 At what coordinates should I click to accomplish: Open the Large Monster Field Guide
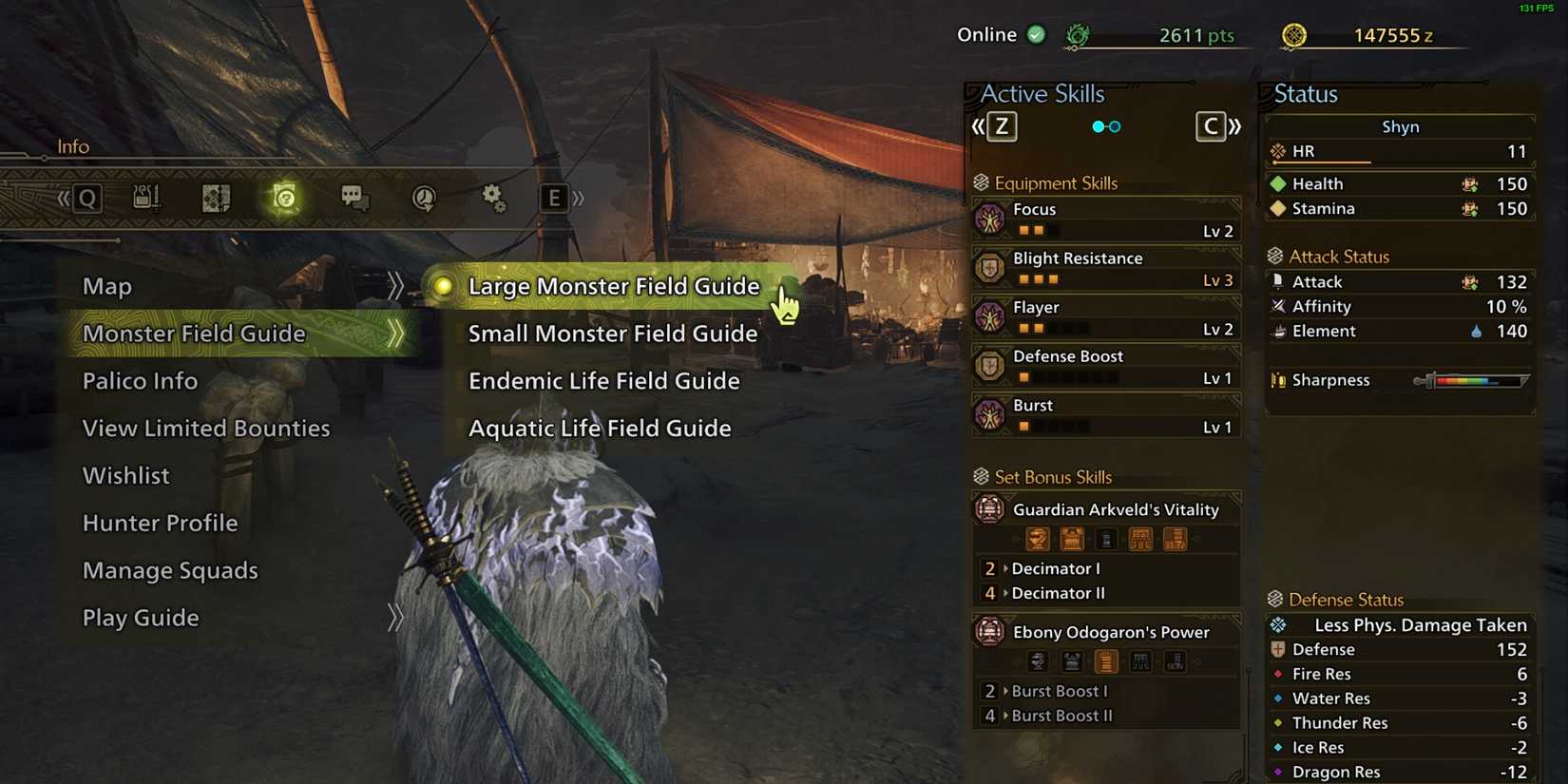coord(613,286)
